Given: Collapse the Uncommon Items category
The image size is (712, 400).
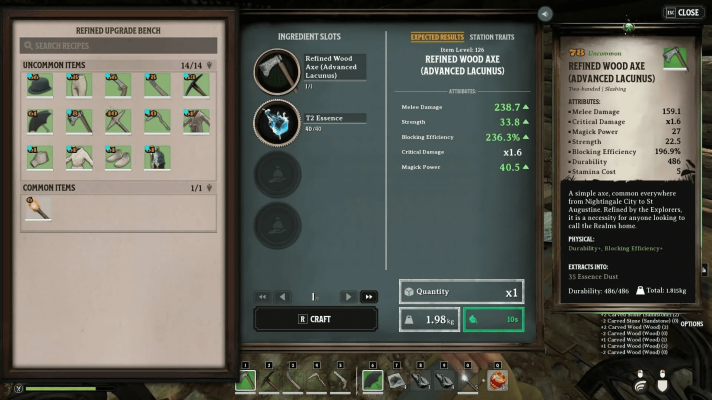Looking at the screenshot, I should [209, 65].
